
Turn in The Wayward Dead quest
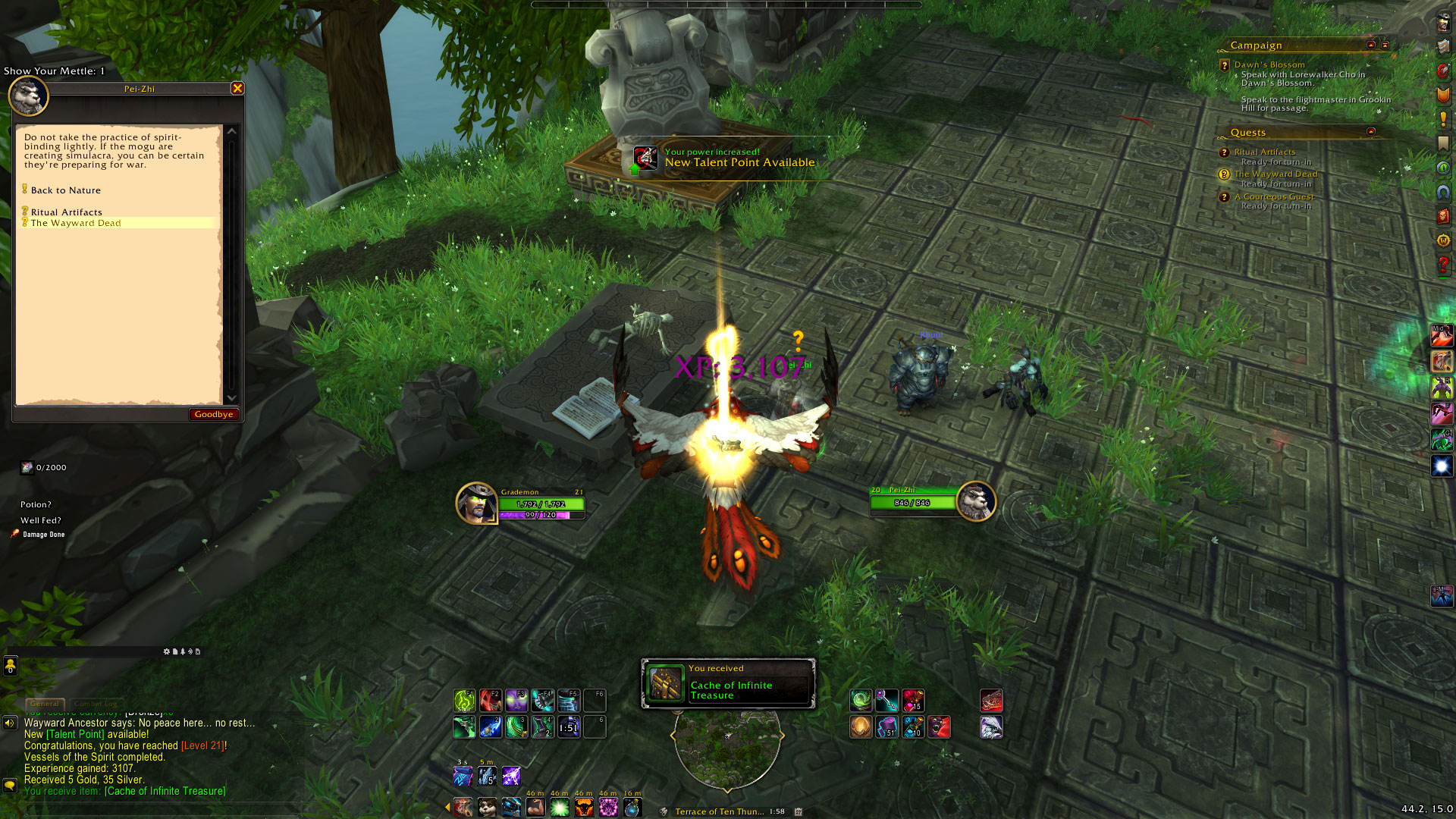click(x=76, y=223)
